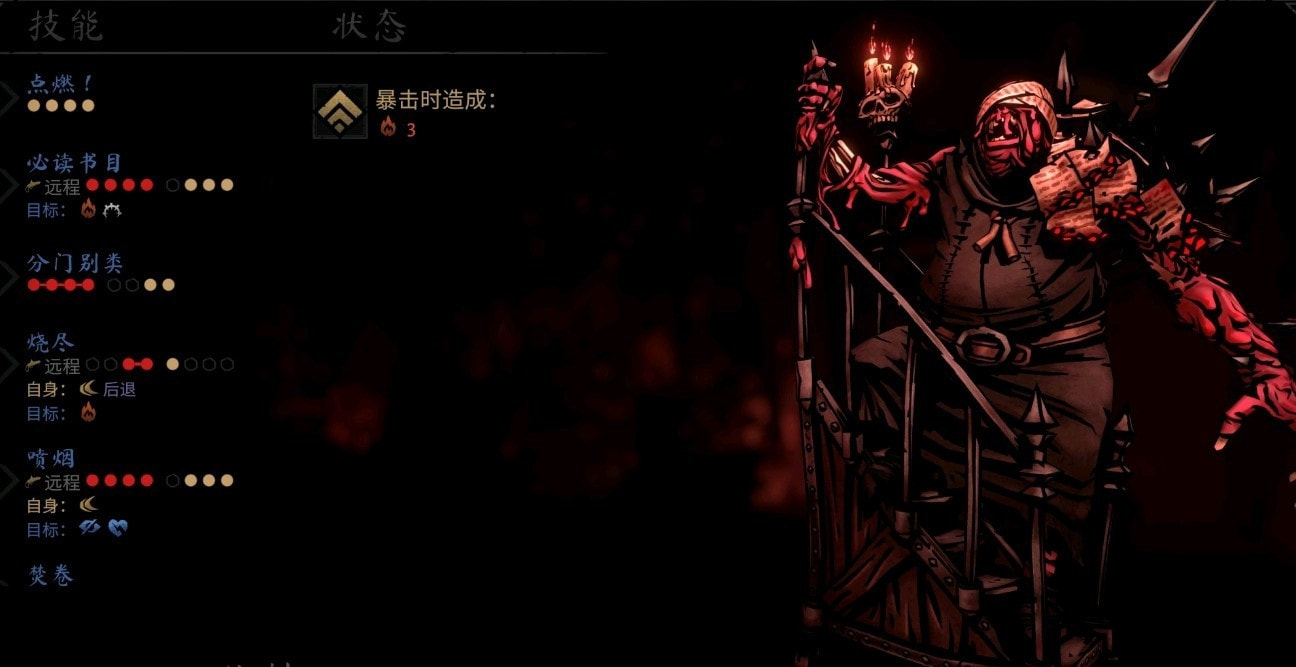Screen dimensions: 1296x667
Task: Choose the 分门别类 skill entry
Action: coord(75,264)
